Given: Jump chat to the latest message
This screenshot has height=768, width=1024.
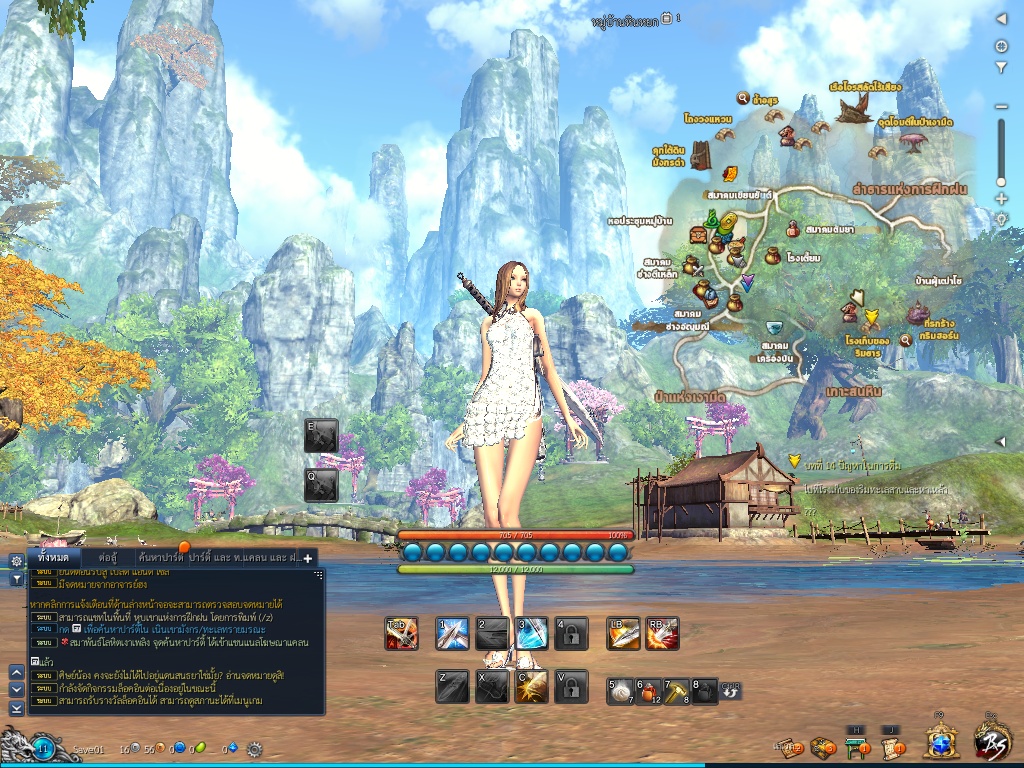Looking at the screenshot, I should point(16,708).
